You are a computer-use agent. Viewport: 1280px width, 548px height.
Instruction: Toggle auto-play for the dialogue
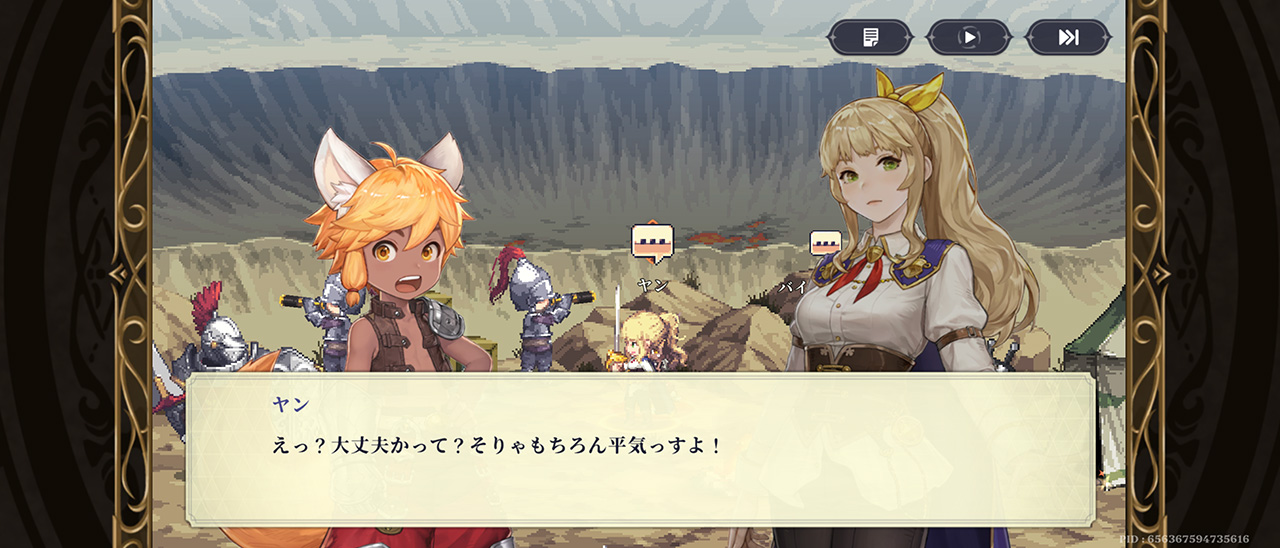pyautogui.click(x=968, y=38)
